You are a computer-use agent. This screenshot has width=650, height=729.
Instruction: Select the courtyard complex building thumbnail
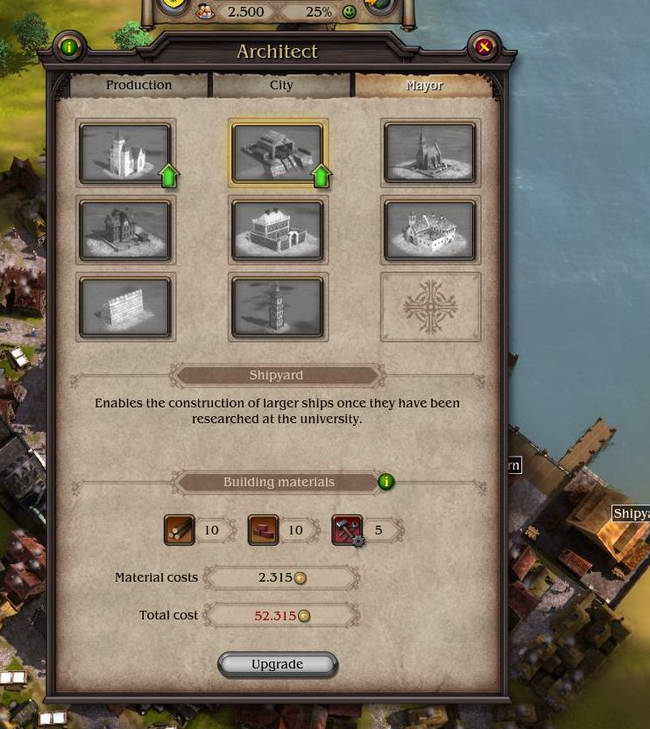pyautogui.click(x=429, y=229)
